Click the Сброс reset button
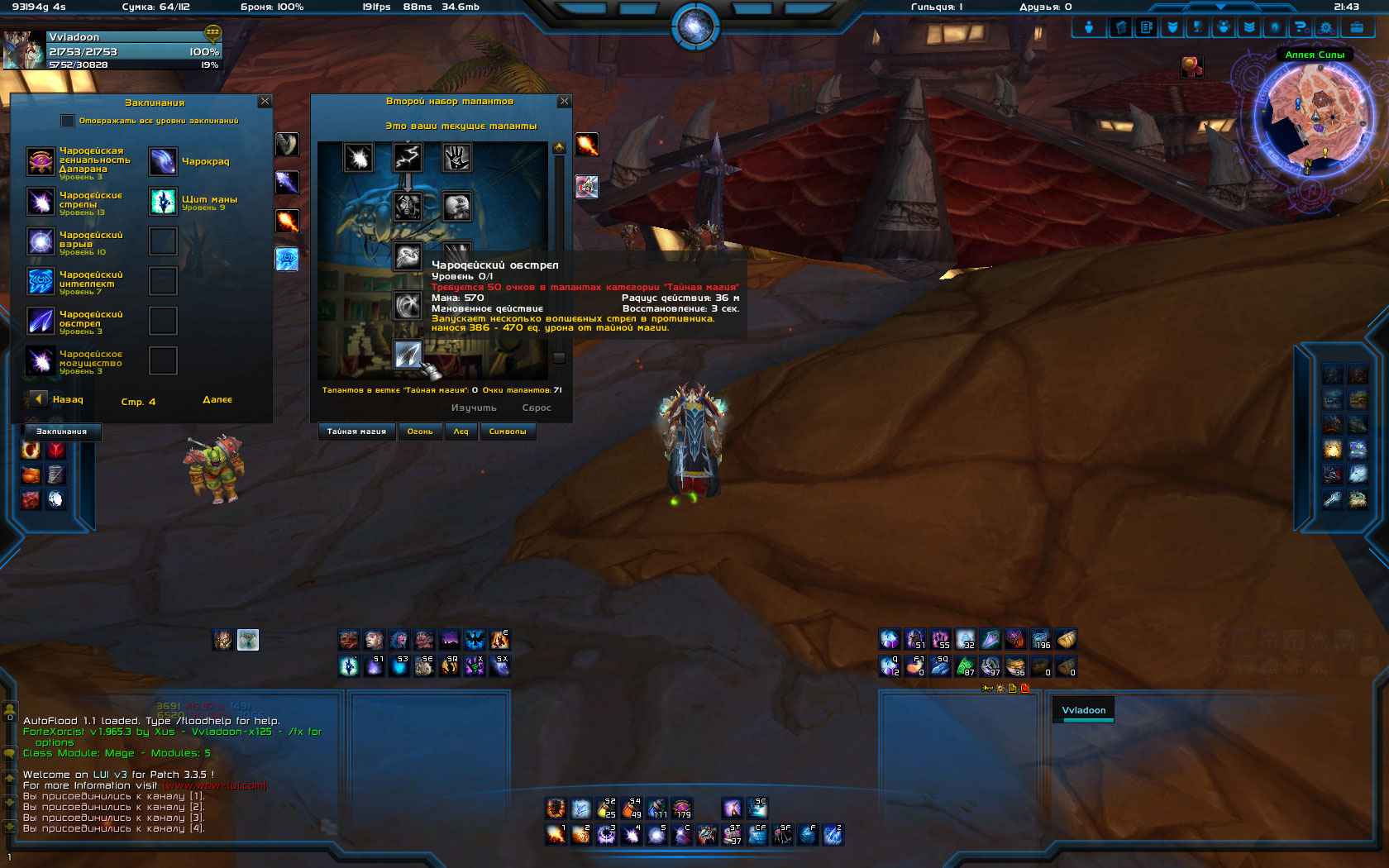1389x868 pixels. pos(537,408)
